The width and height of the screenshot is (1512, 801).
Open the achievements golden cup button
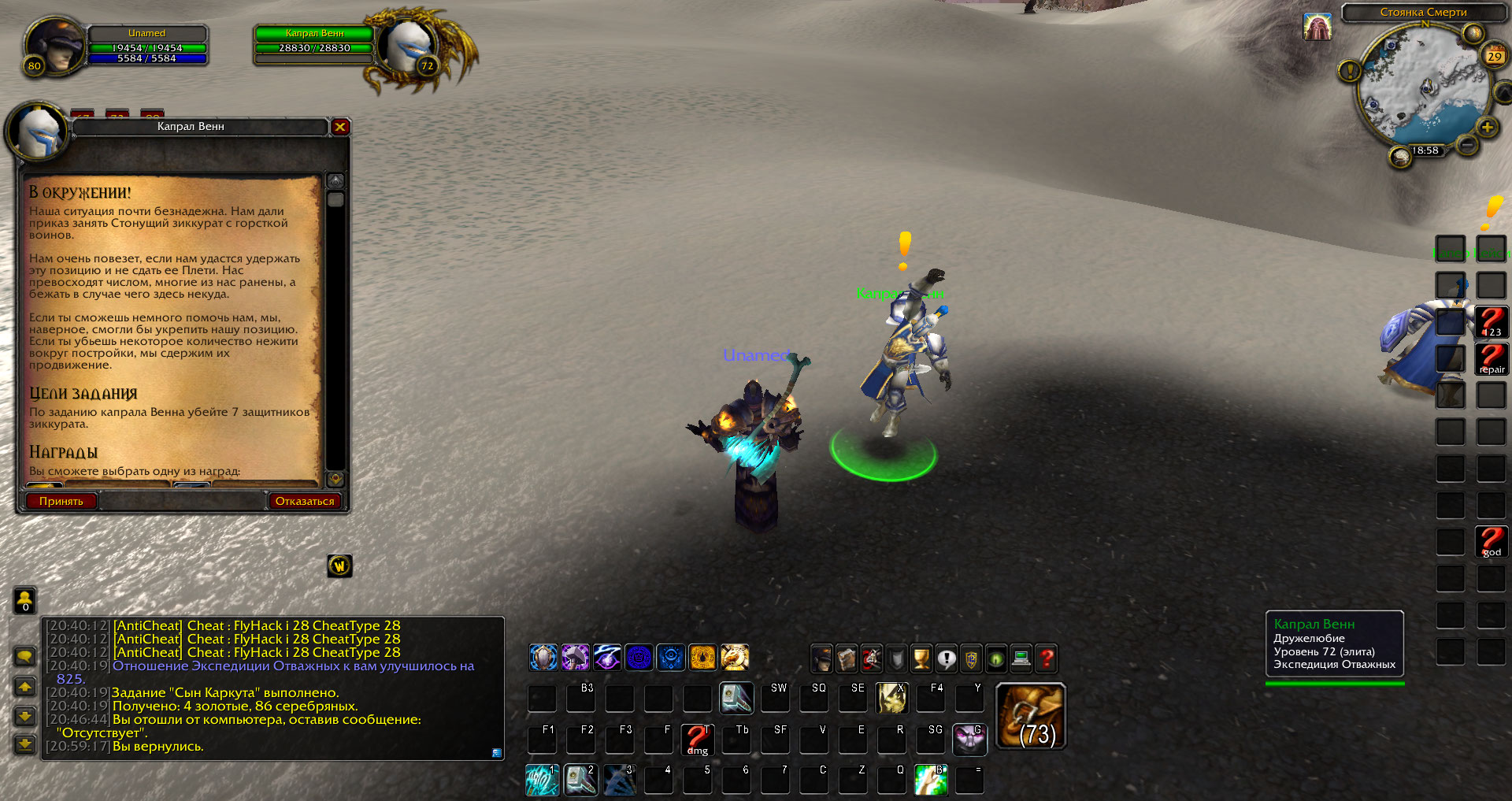(921, 658)
